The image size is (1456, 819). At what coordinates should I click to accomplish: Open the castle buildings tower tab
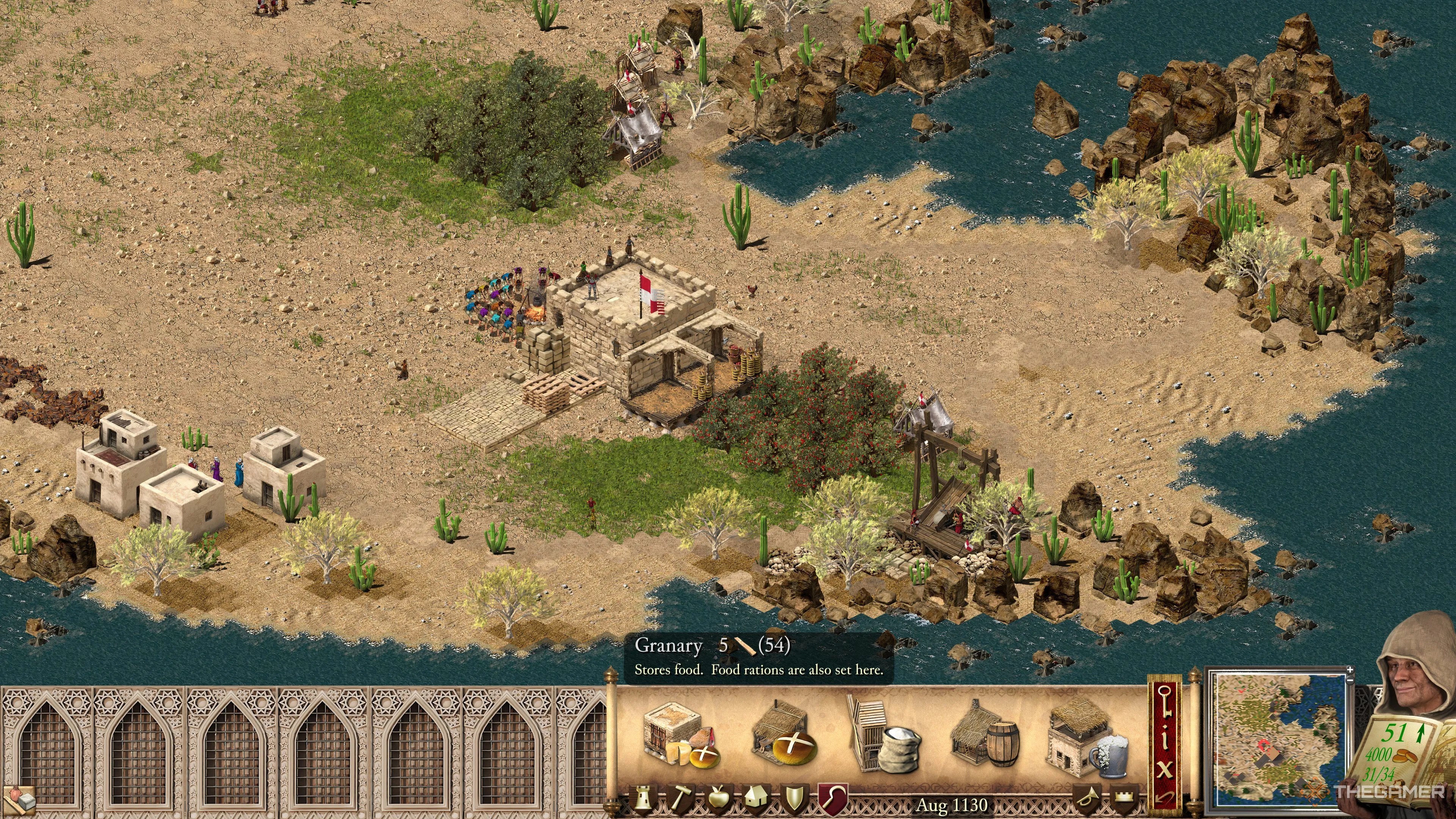644,799
